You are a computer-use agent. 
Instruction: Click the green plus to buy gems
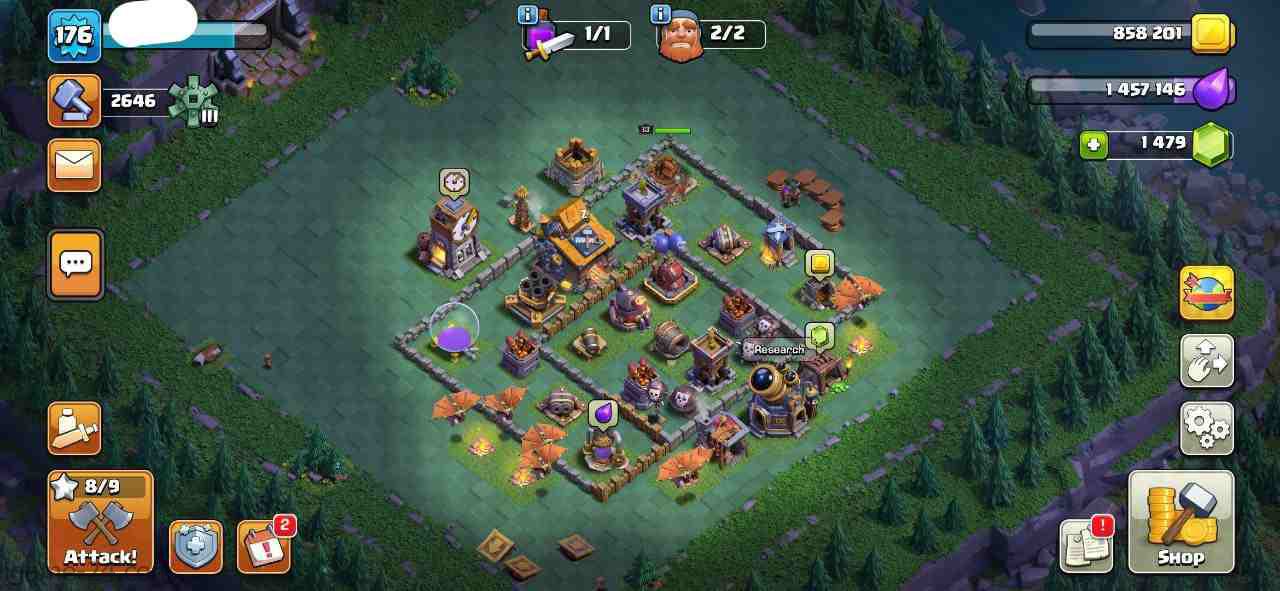(1094, 146)
